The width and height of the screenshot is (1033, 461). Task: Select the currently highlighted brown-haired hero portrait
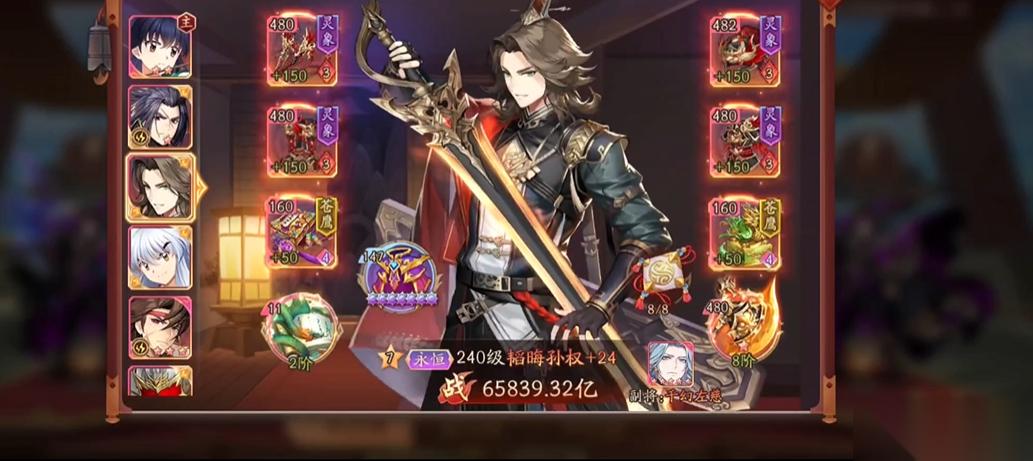point(160,187)
